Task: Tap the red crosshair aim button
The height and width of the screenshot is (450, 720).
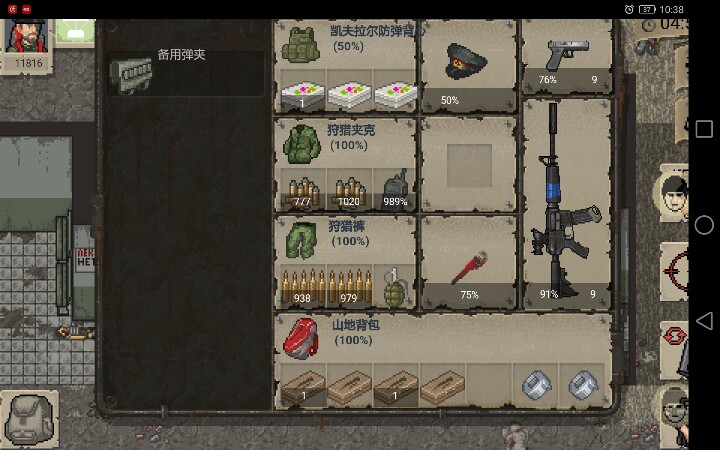Action: pos(676,268)
